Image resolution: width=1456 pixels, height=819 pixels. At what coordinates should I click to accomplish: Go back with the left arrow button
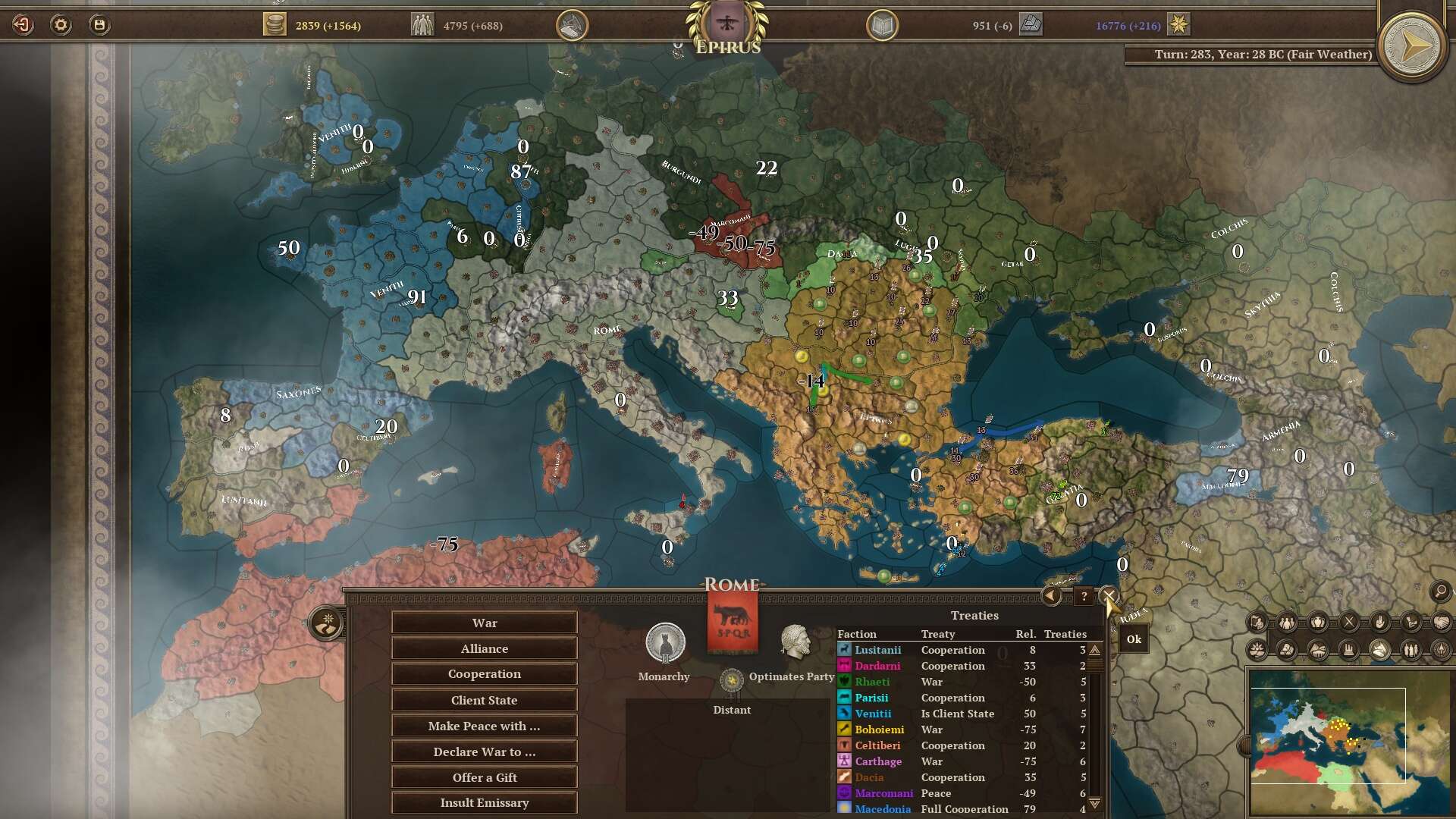[x=1051, y=596]
